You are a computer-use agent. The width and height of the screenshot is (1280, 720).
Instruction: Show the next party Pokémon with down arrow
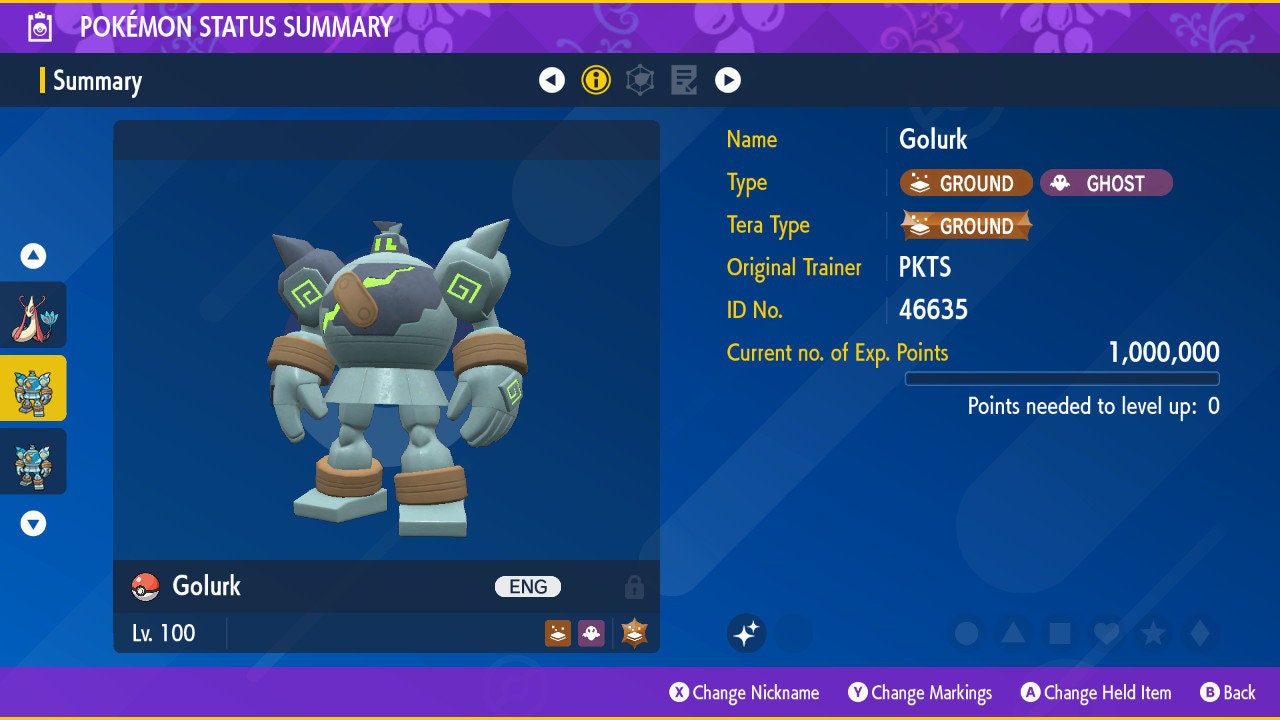coord(34,523)
